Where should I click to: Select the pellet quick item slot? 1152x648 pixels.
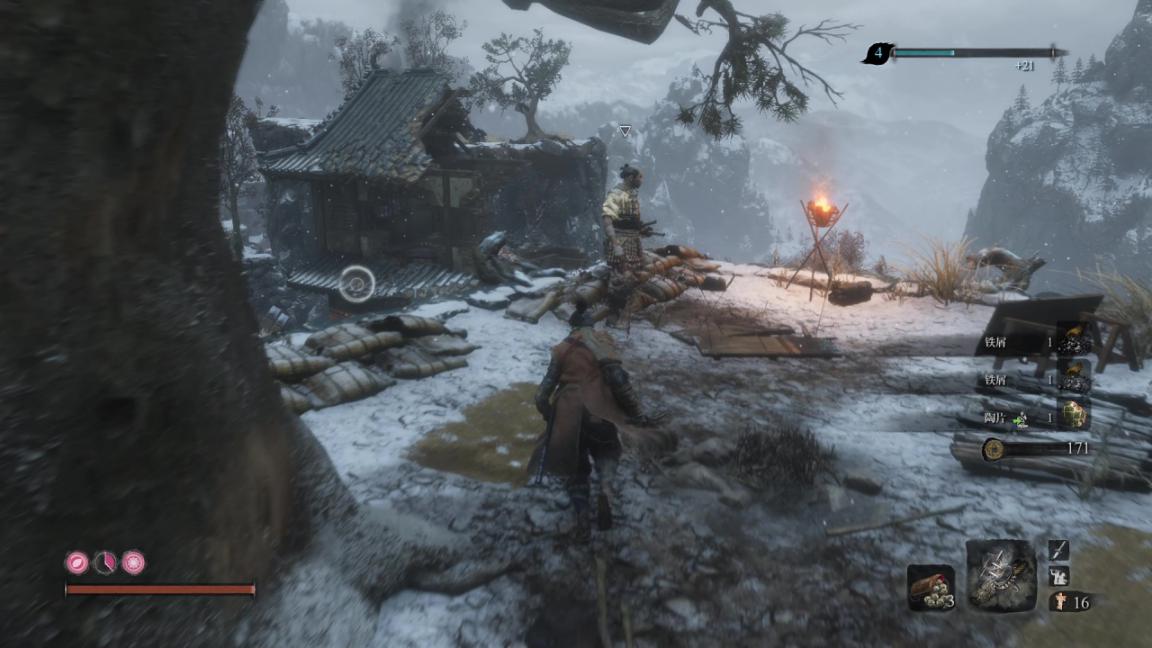928,587
